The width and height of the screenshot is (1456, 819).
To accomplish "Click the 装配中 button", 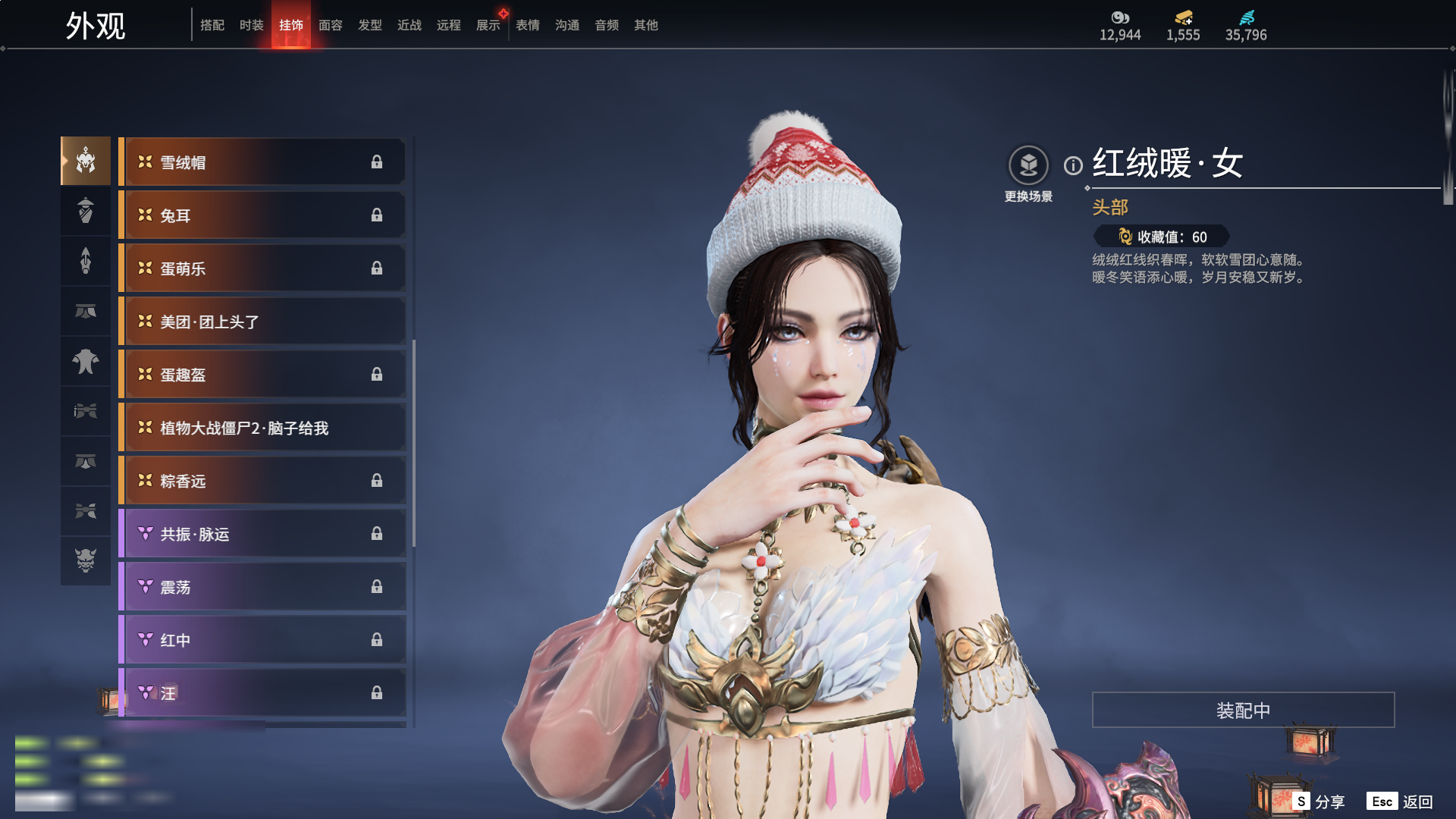I will point(1243,710).
